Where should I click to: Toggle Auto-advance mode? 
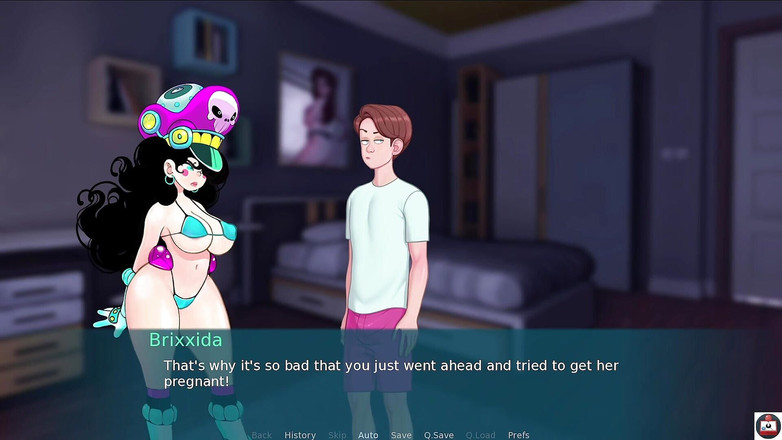point(368,435)
